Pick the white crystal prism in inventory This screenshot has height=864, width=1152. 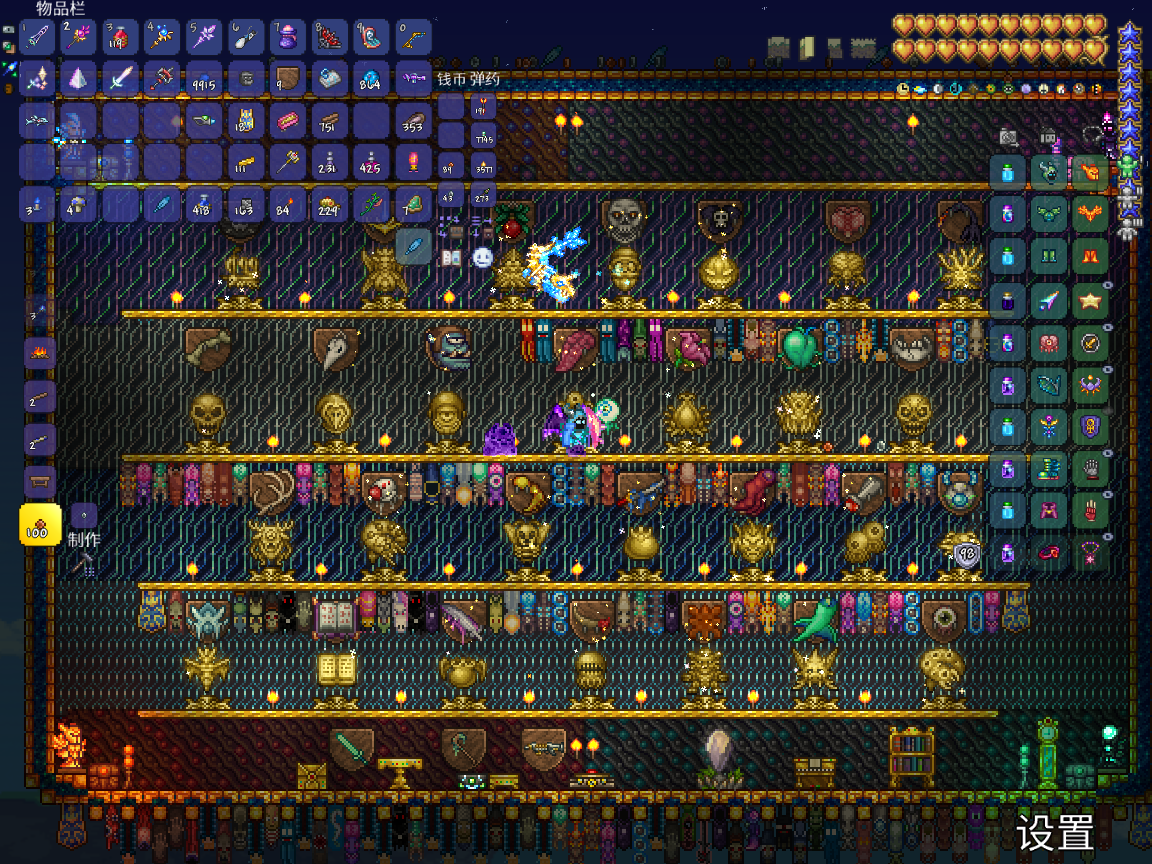click(80, 79)
